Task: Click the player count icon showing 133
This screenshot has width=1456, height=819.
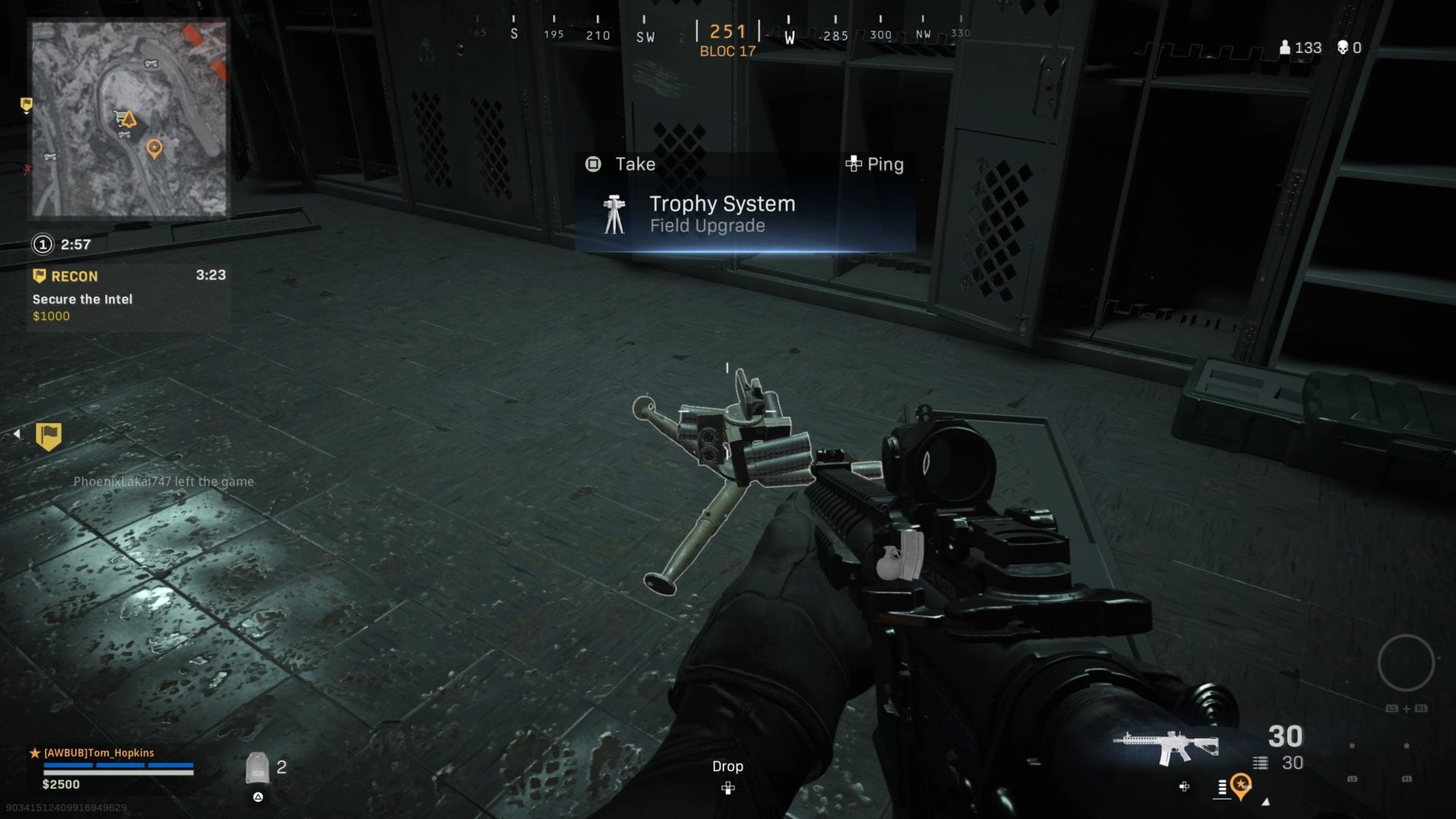Action: tap(1287, 48)
